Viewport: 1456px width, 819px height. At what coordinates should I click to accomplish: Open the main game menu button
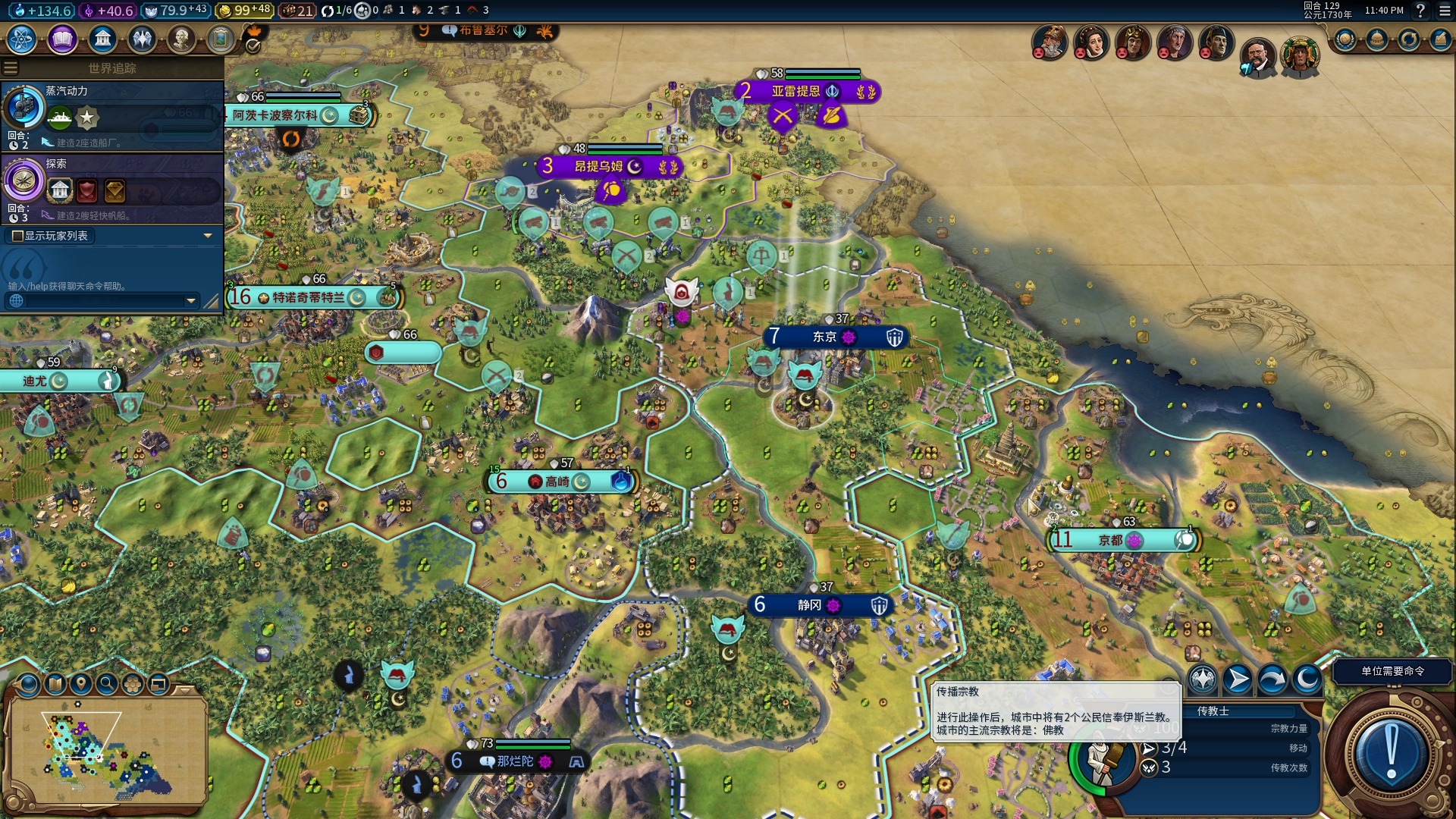pyautogui.click(x=1445, y=11)
